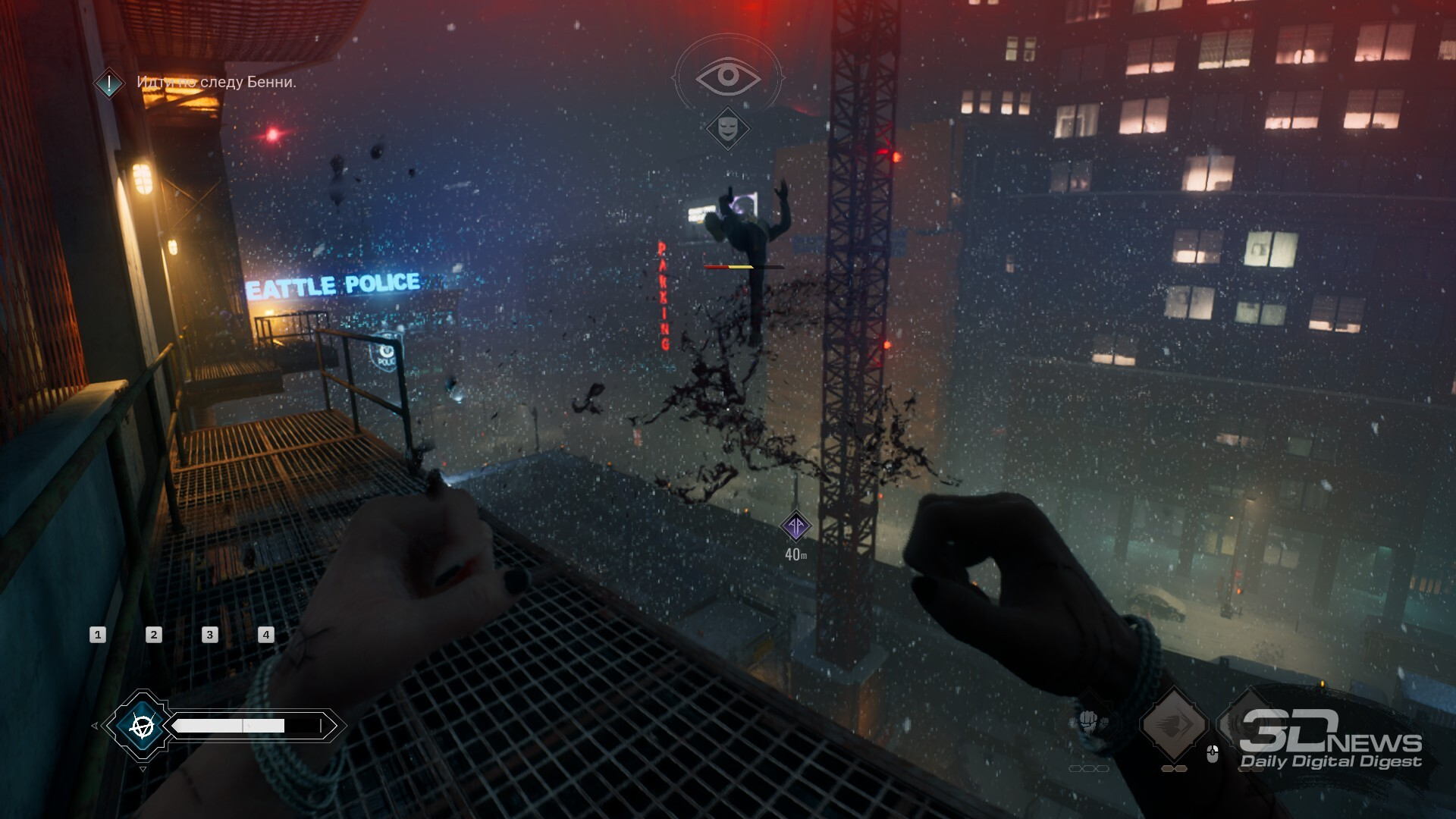Activate the fist melee ability icon
The height and width of the screenshot is (819, 1456).
[1088, 720]
